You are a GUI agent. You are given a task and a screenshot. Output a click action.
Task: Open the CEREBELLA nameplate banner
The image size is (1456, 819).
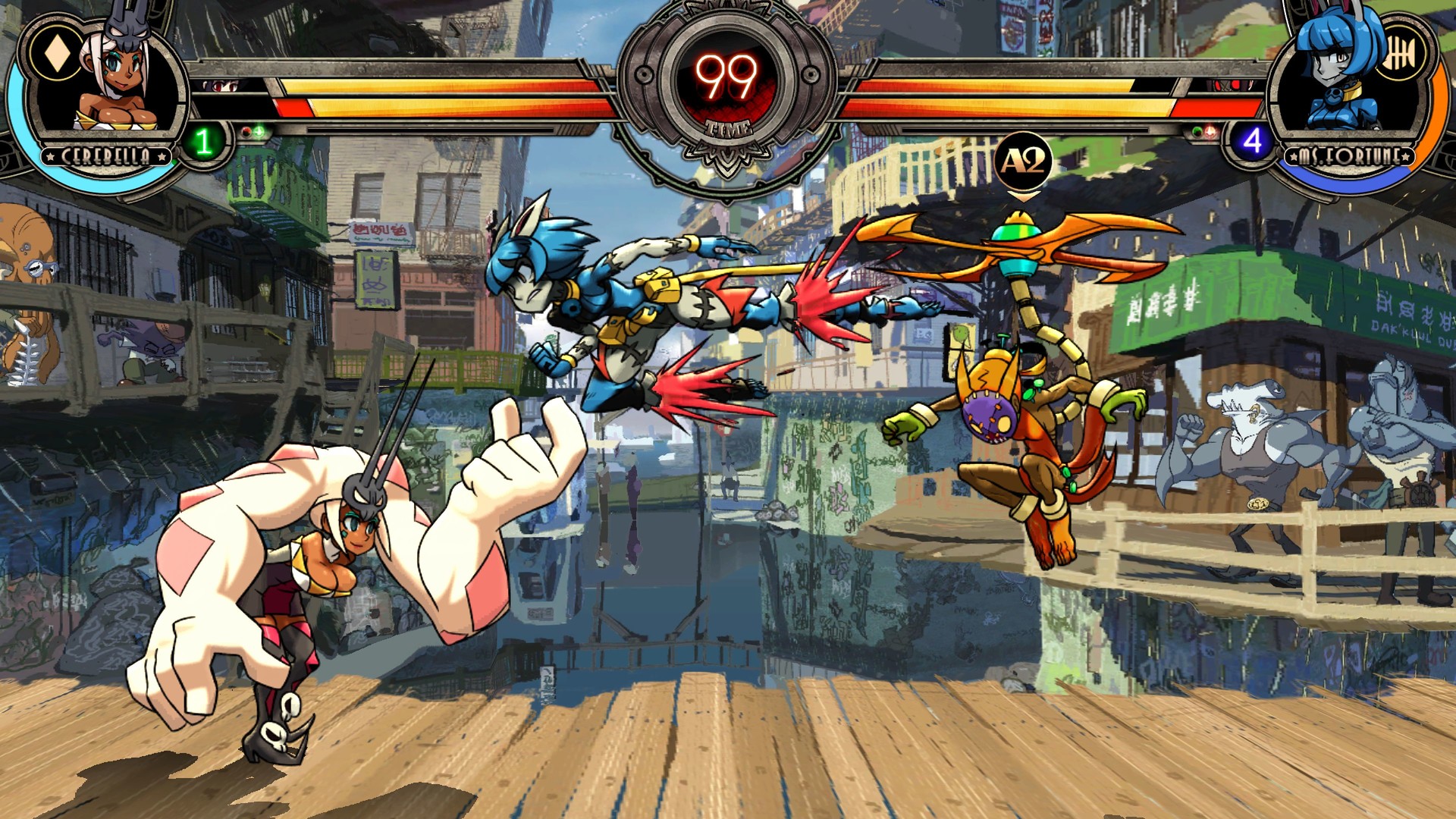[x=104, y=155]
